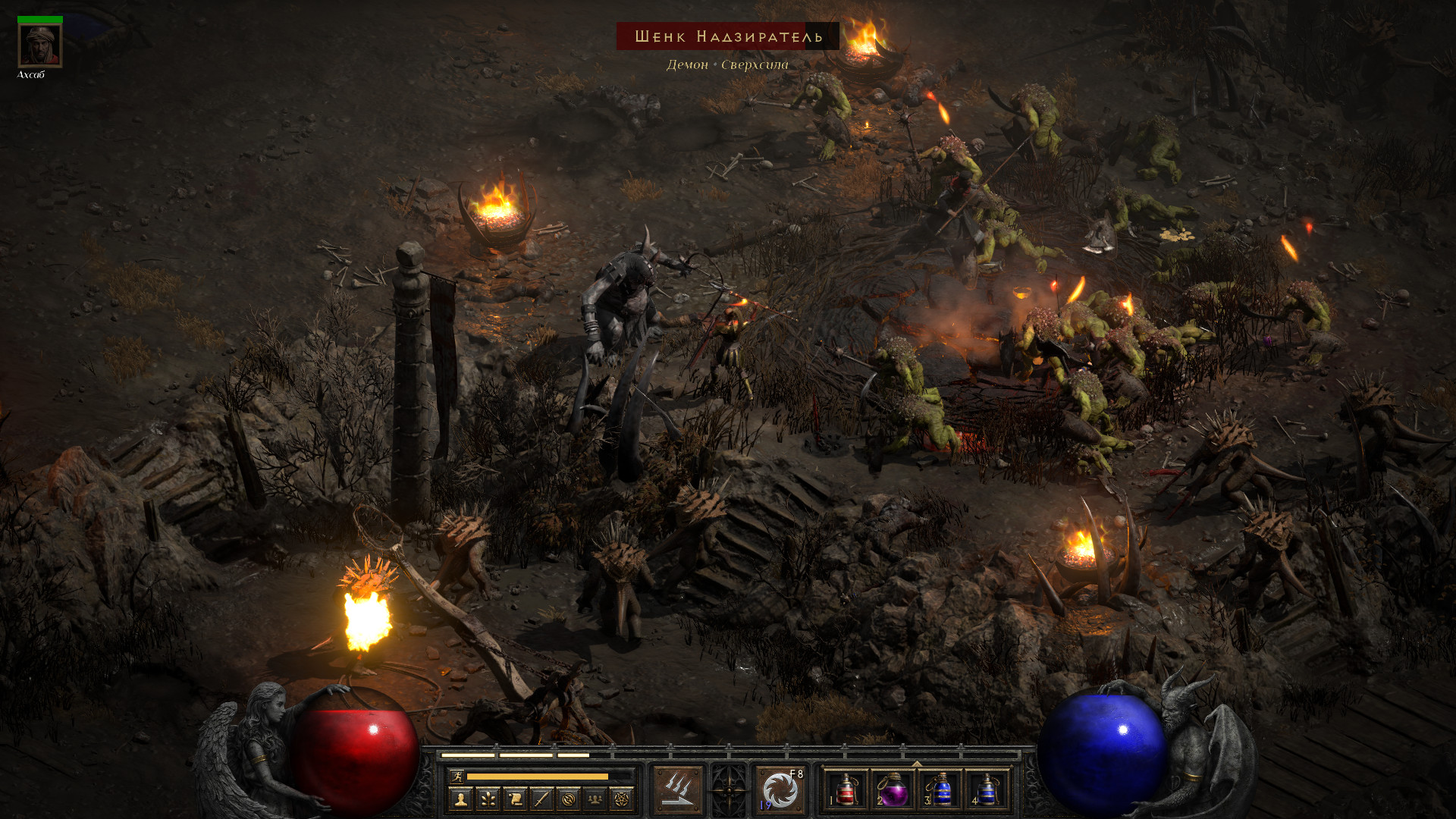Screen dimensions: 1456x819
Task: Open the party button with three figures
Action: click(595, 799)
